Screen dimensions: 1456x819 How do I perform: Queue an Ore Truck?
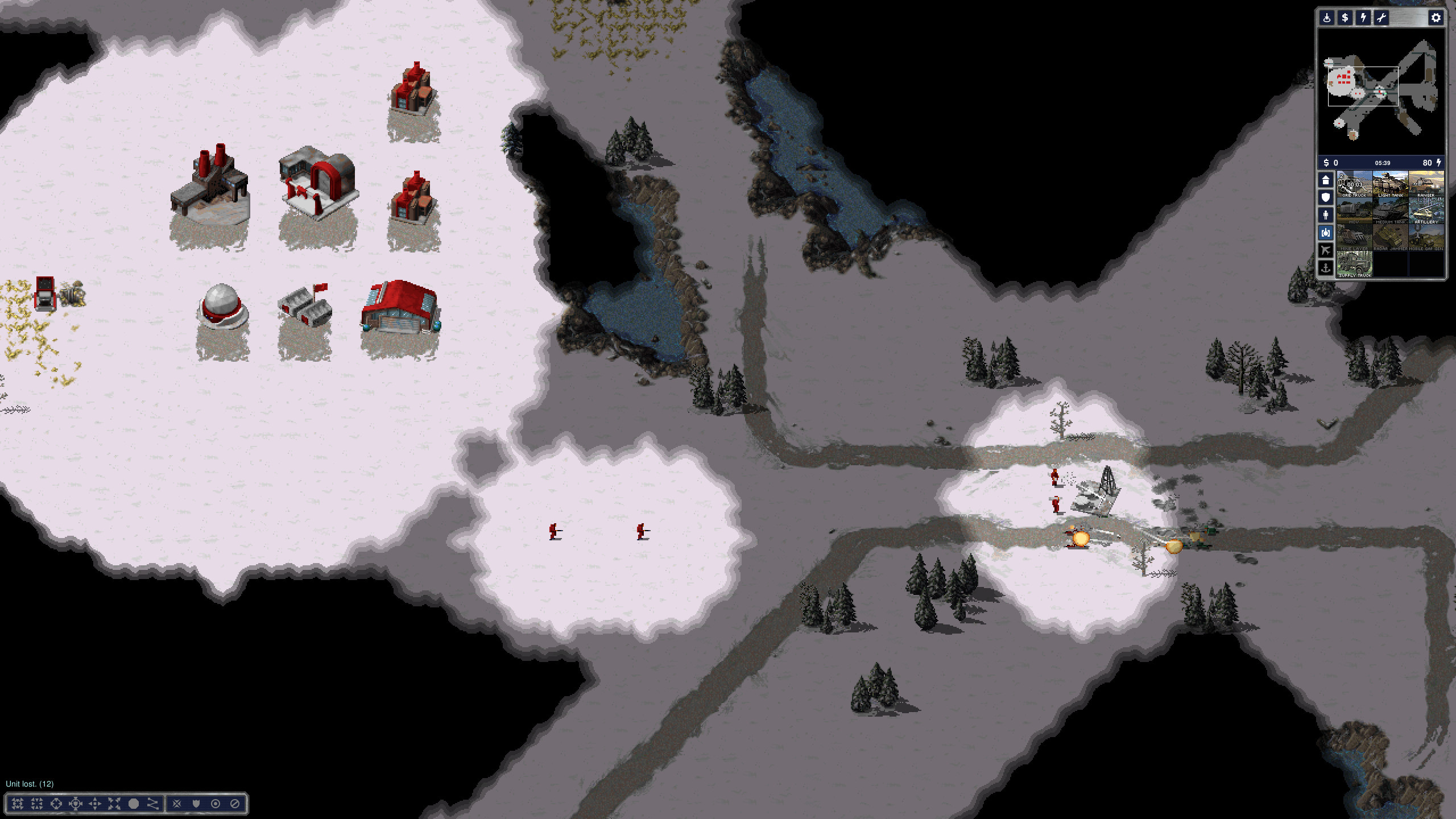coord(1354,185)
